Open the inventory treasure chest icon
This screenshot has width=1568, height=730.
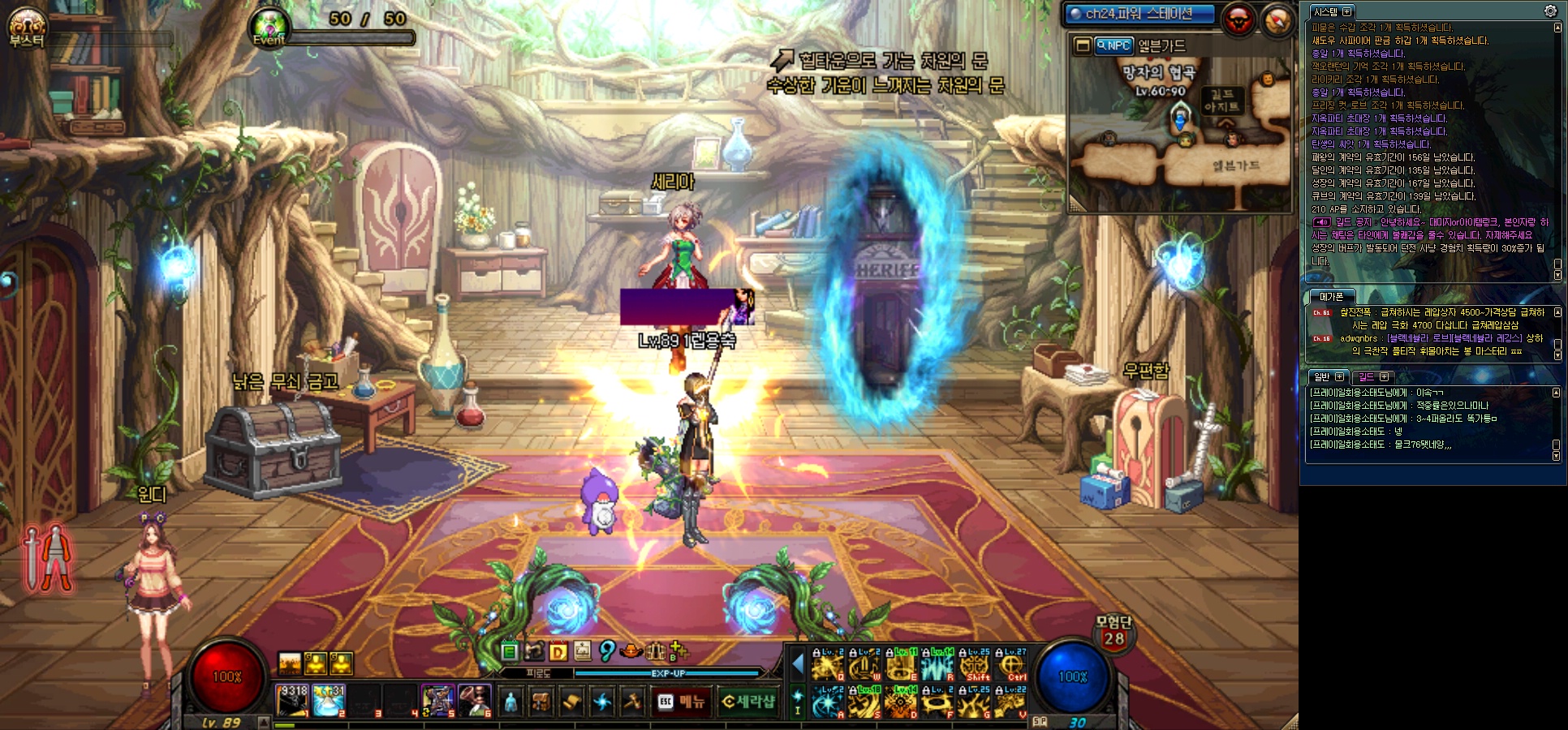pos(541,702)
